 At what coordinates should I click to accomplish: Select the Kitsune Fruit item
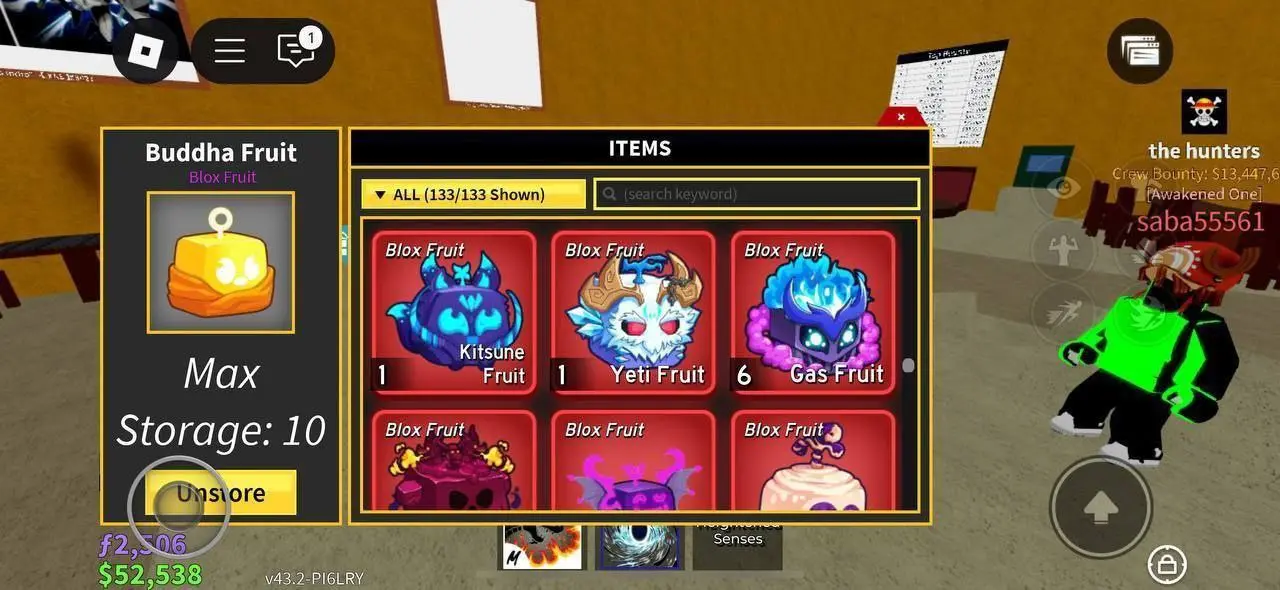[x=453, y=312]
